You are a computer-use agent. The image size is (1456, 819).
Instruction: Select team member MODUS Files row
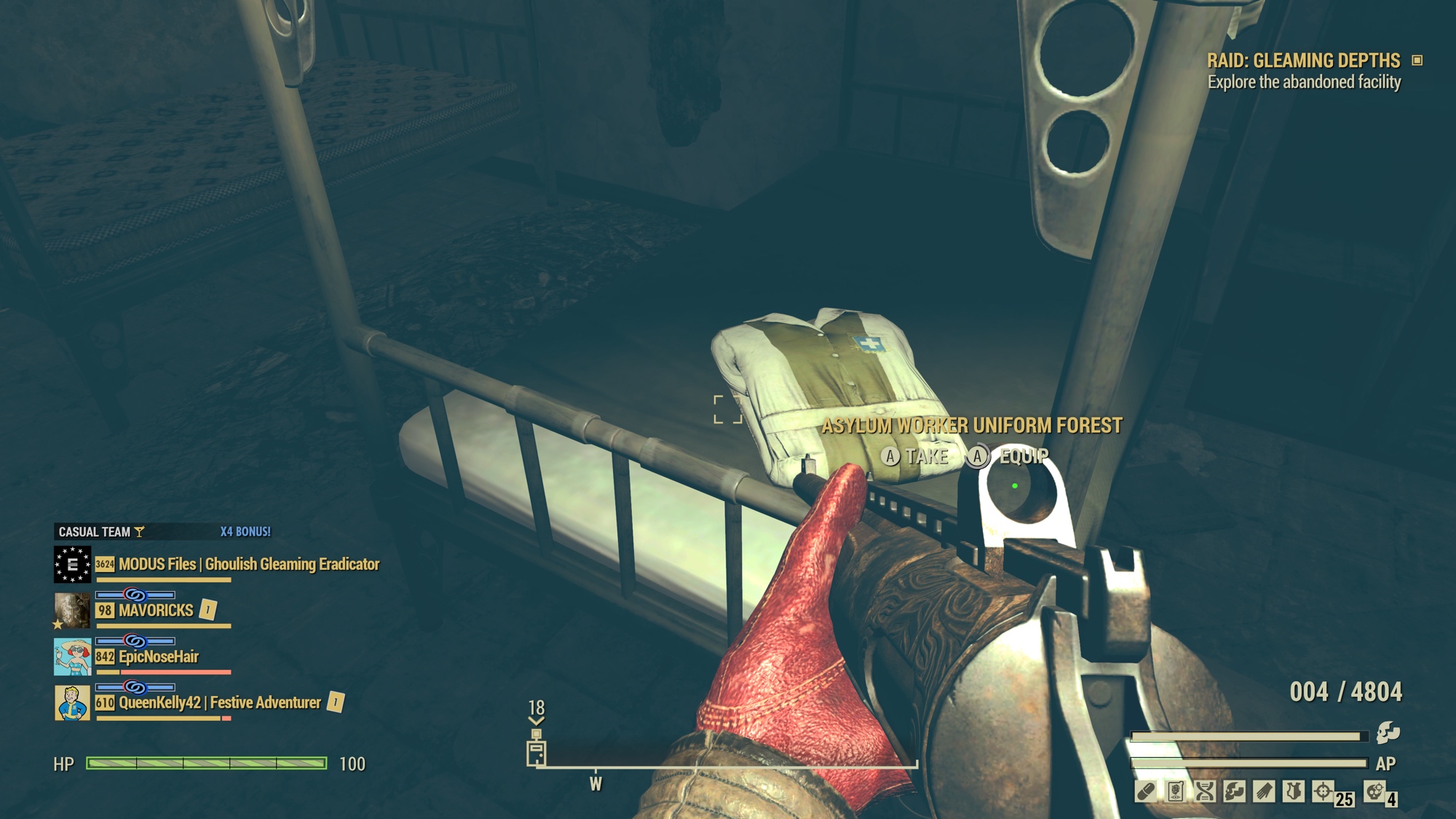(248, 564)
